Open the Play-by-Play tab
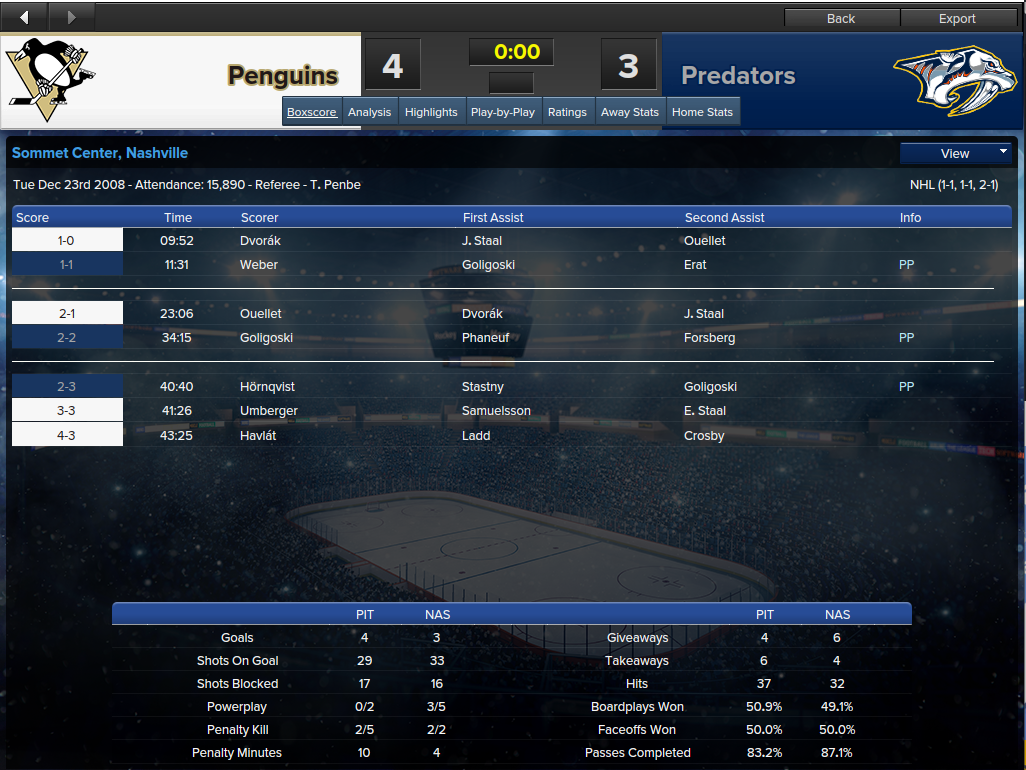Screen dimensions: 1026x770 (x=502, y=112)
